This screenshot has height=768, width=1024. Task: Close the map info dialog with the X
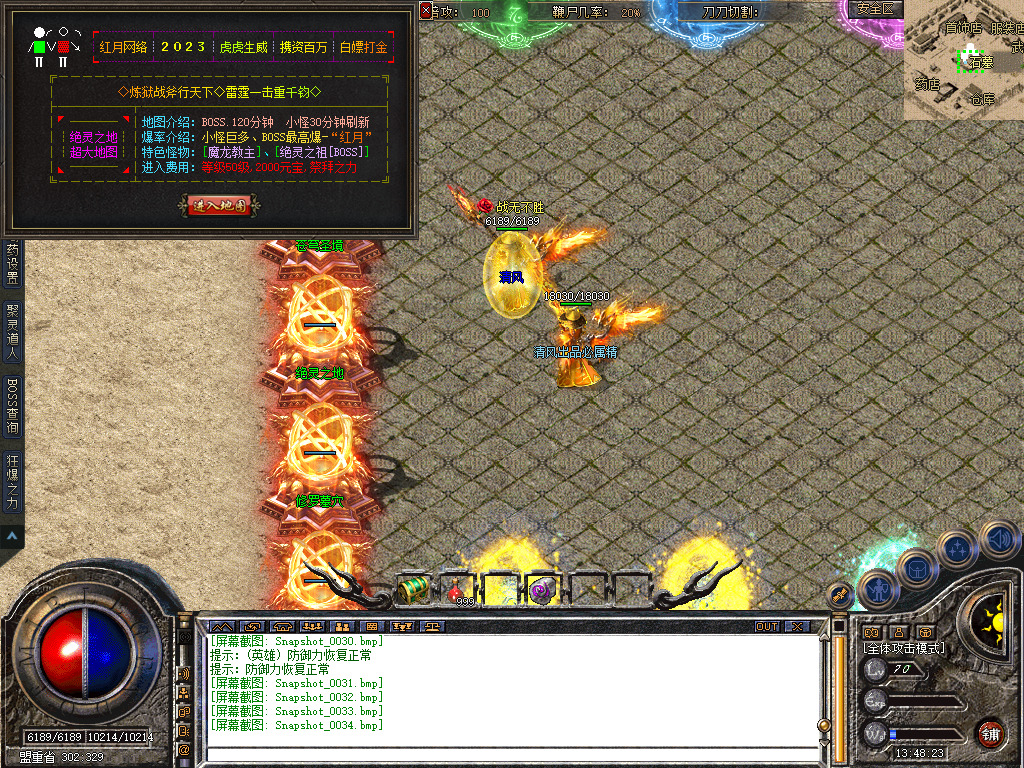point(426,10)
